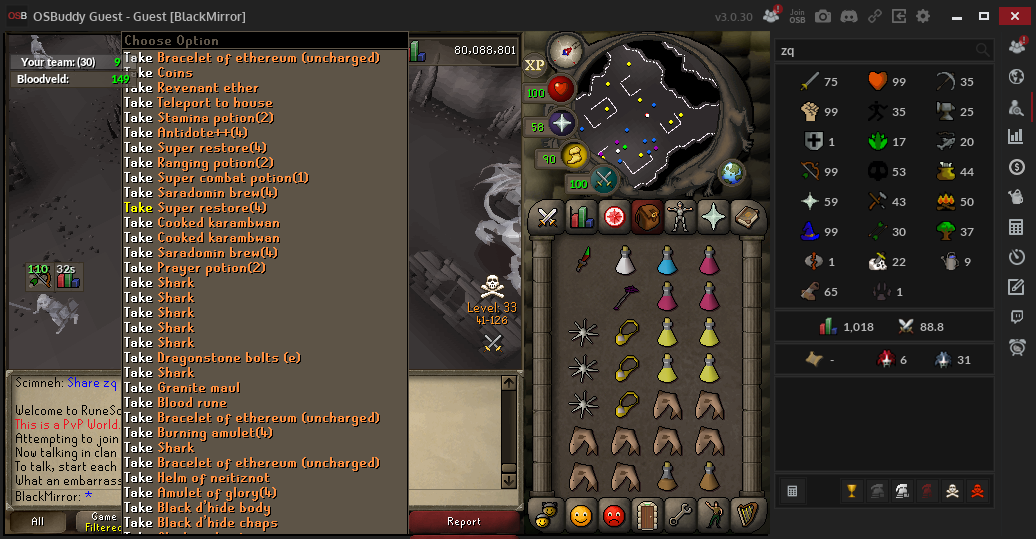Toggle the quick-prayer orb
Screen dimensions: 1036x539
click(562, 123)
